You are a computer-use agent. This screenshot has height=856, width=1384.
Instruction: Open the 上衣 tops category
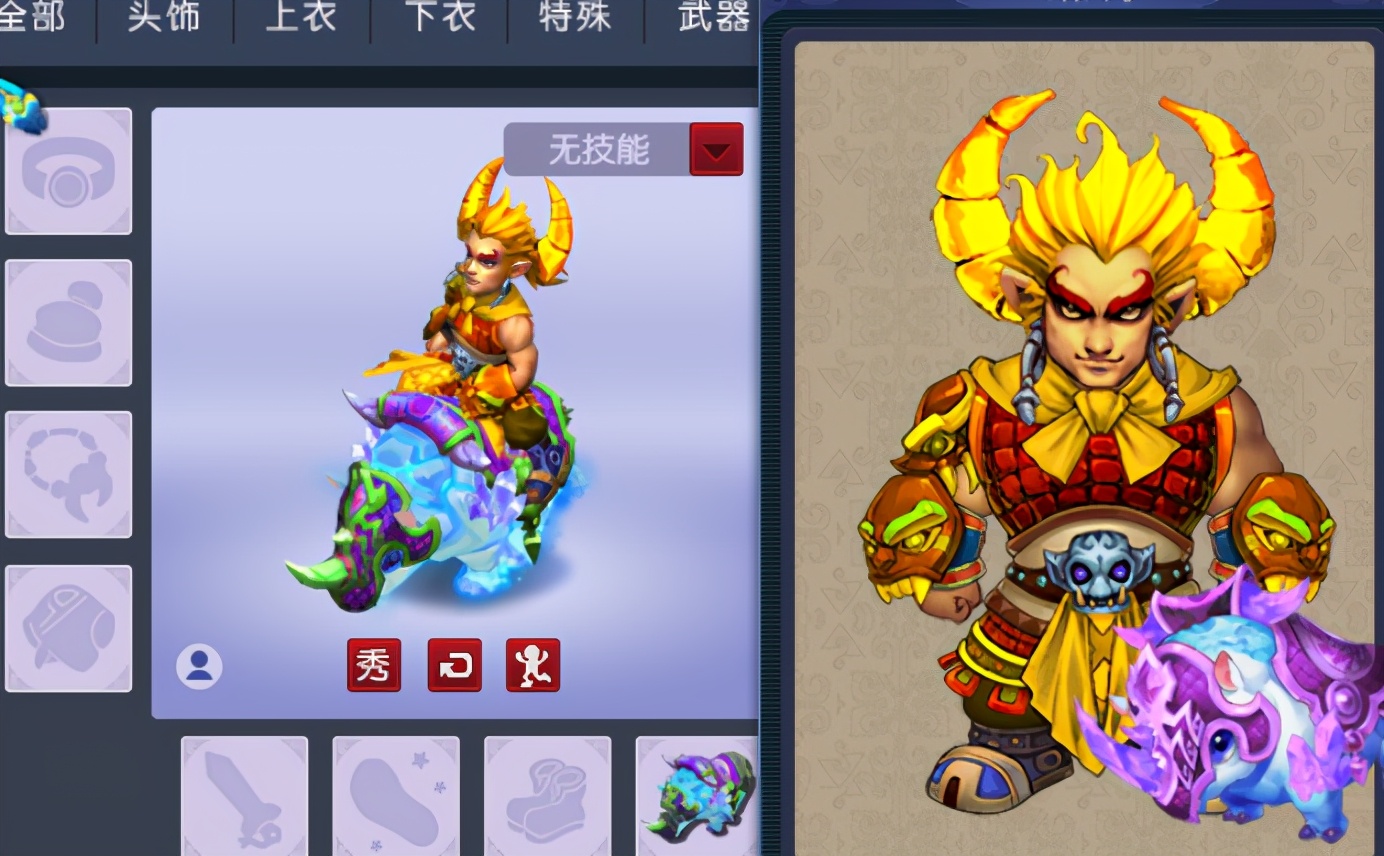point(299,18)
